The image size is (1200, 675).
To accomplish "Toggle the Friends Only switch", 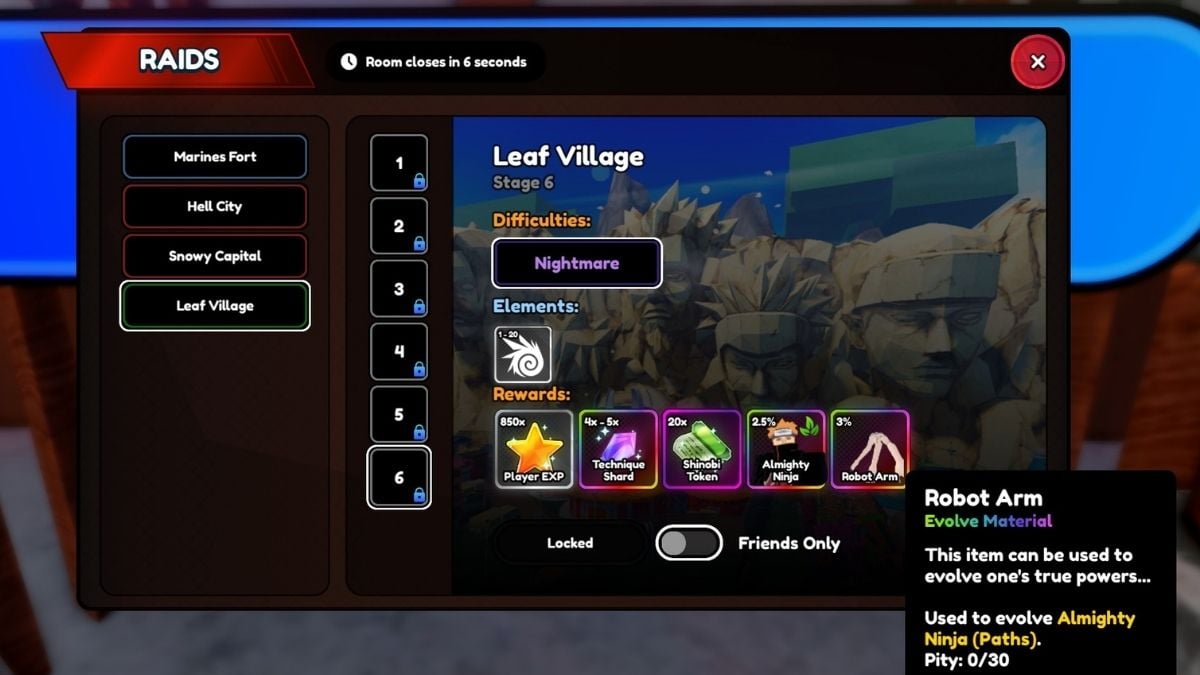I will [x=689, y=543].
